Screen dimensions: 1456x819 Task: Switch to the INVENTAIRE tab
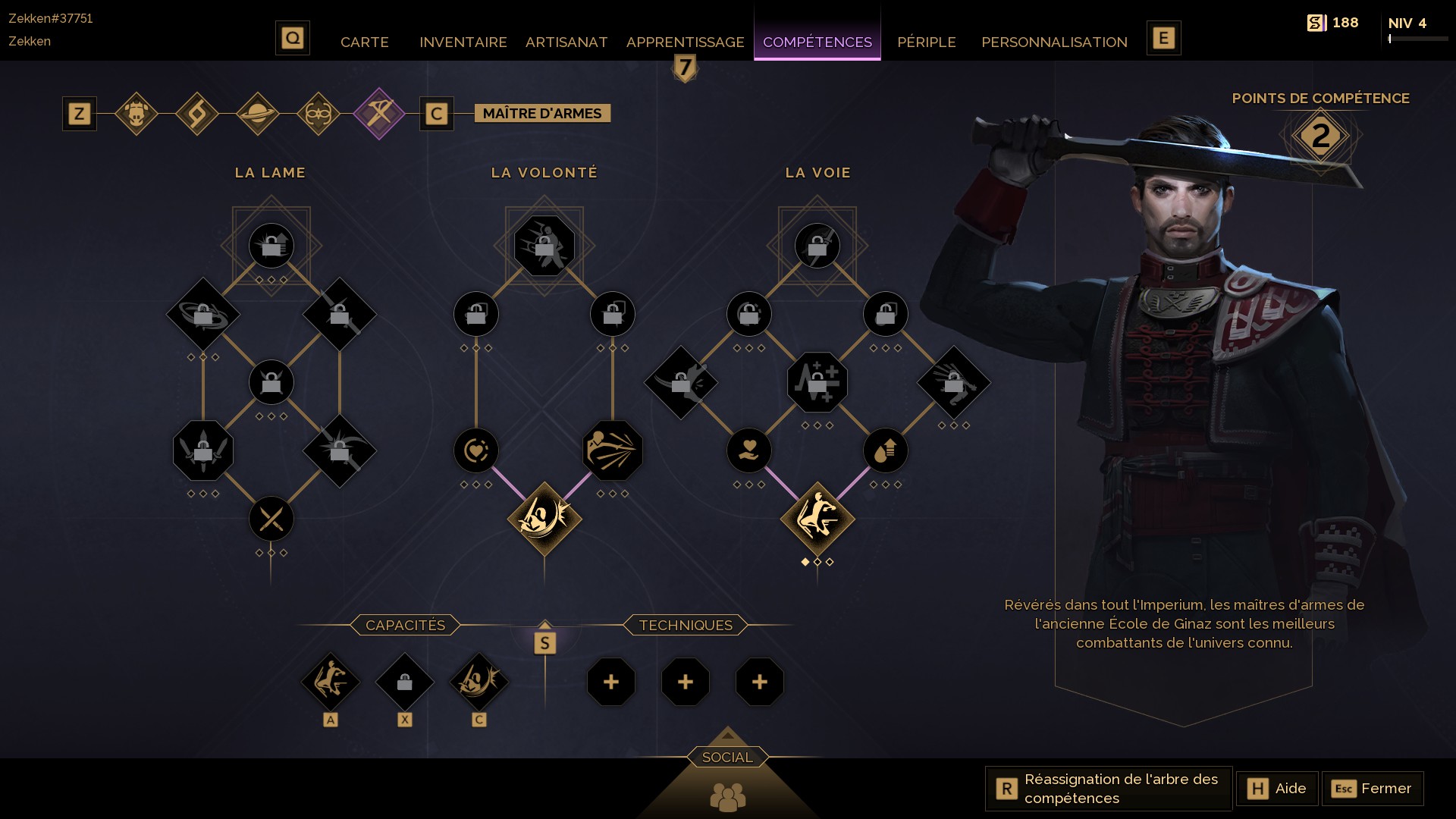pyautogui.click(x=463, y=42)
